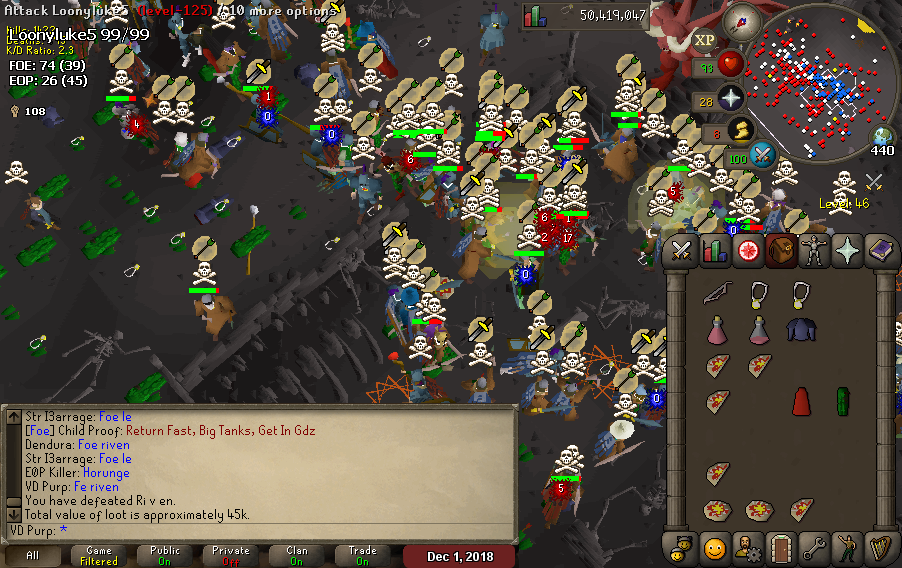The image size is (902, 568).
Task: Activate the special attack orb
Action: coord(763,155)
